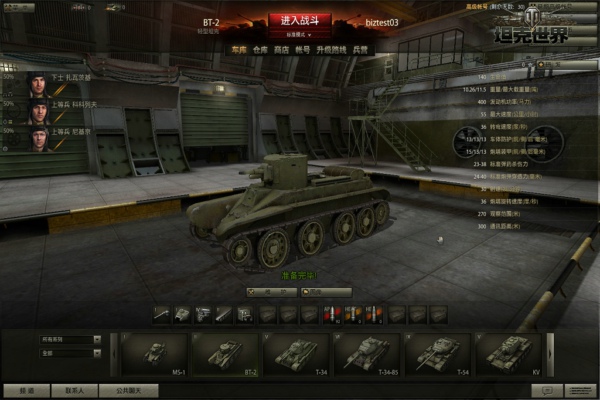This screenshot has width=600, height=400.
Task: Open the 普通 chat channel button
Action: pyautogui.click(x=26, y=391)
